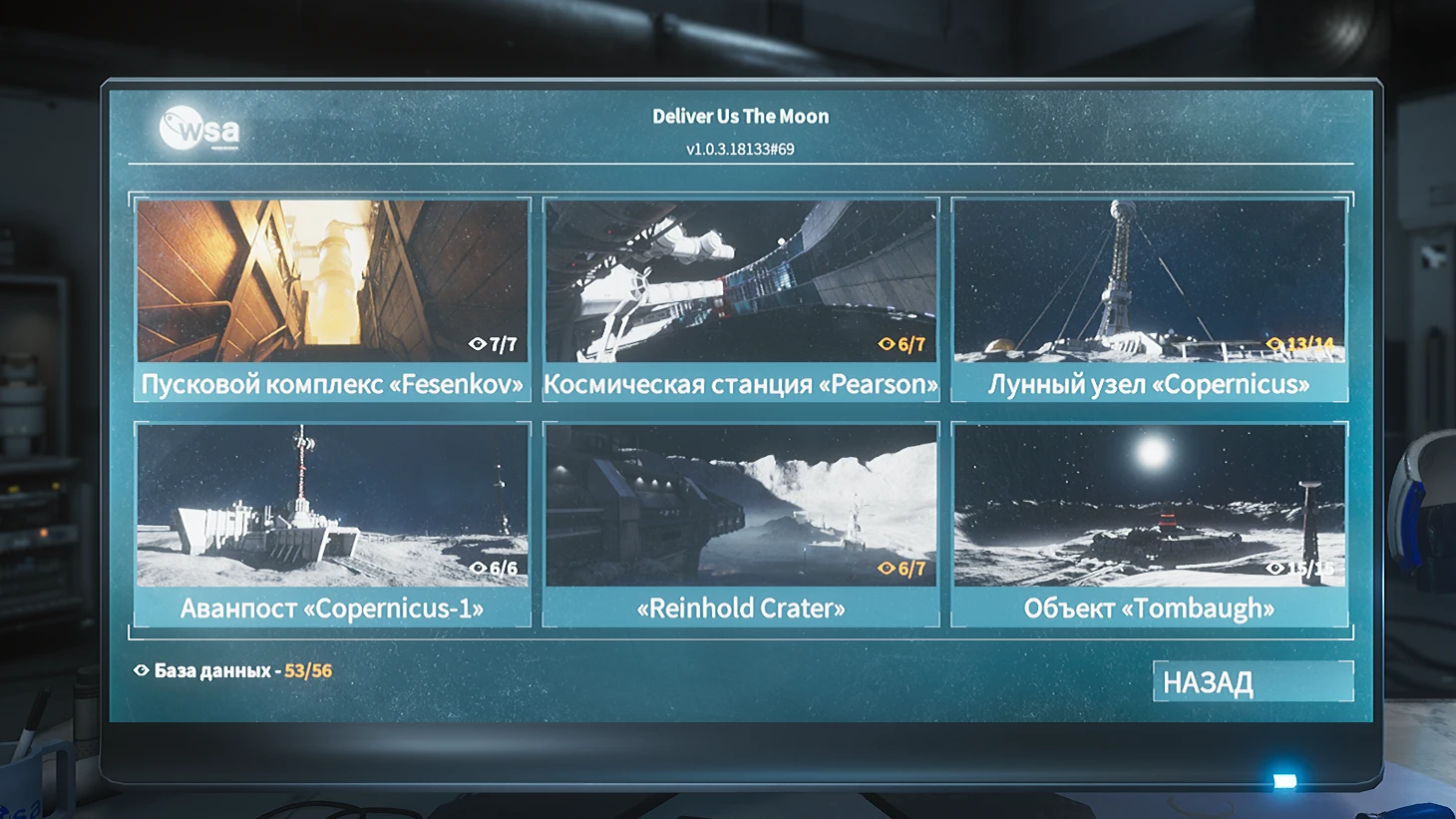Click the eye icon showing 6/7 on Pearson
Image resolution: width=1456 pixels, height=819 pixels.
(x=887, y=344)
